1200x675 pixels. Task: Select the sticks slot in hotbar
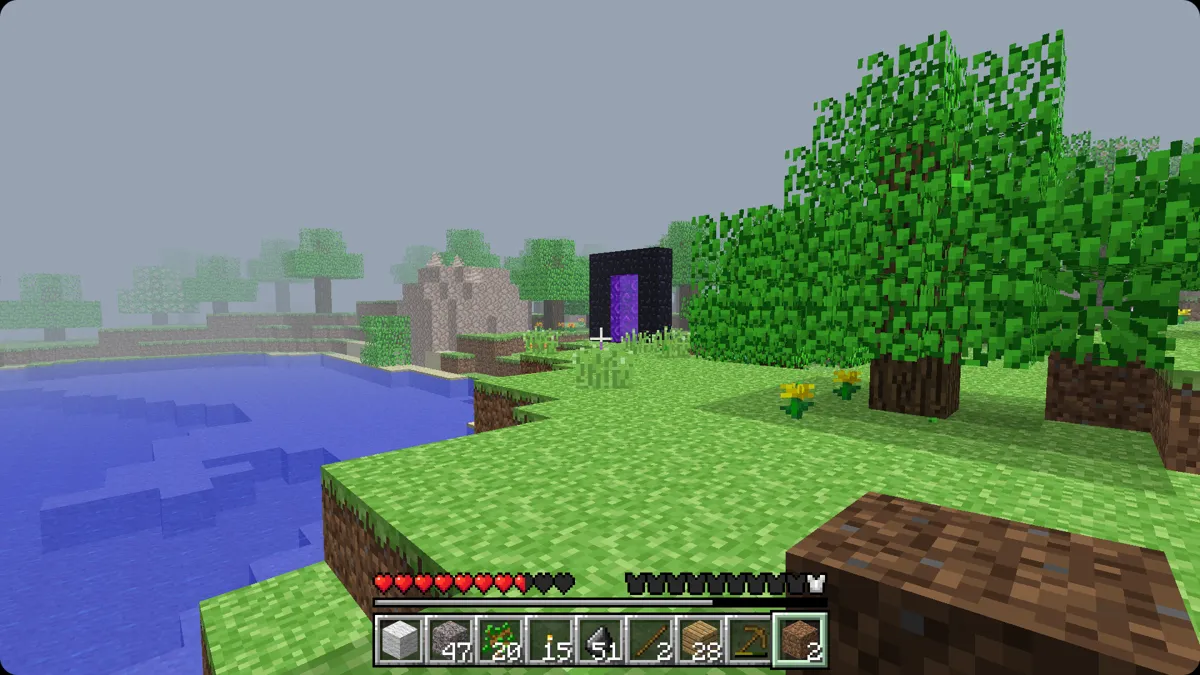pyautogui.click(x=649, y=640)
